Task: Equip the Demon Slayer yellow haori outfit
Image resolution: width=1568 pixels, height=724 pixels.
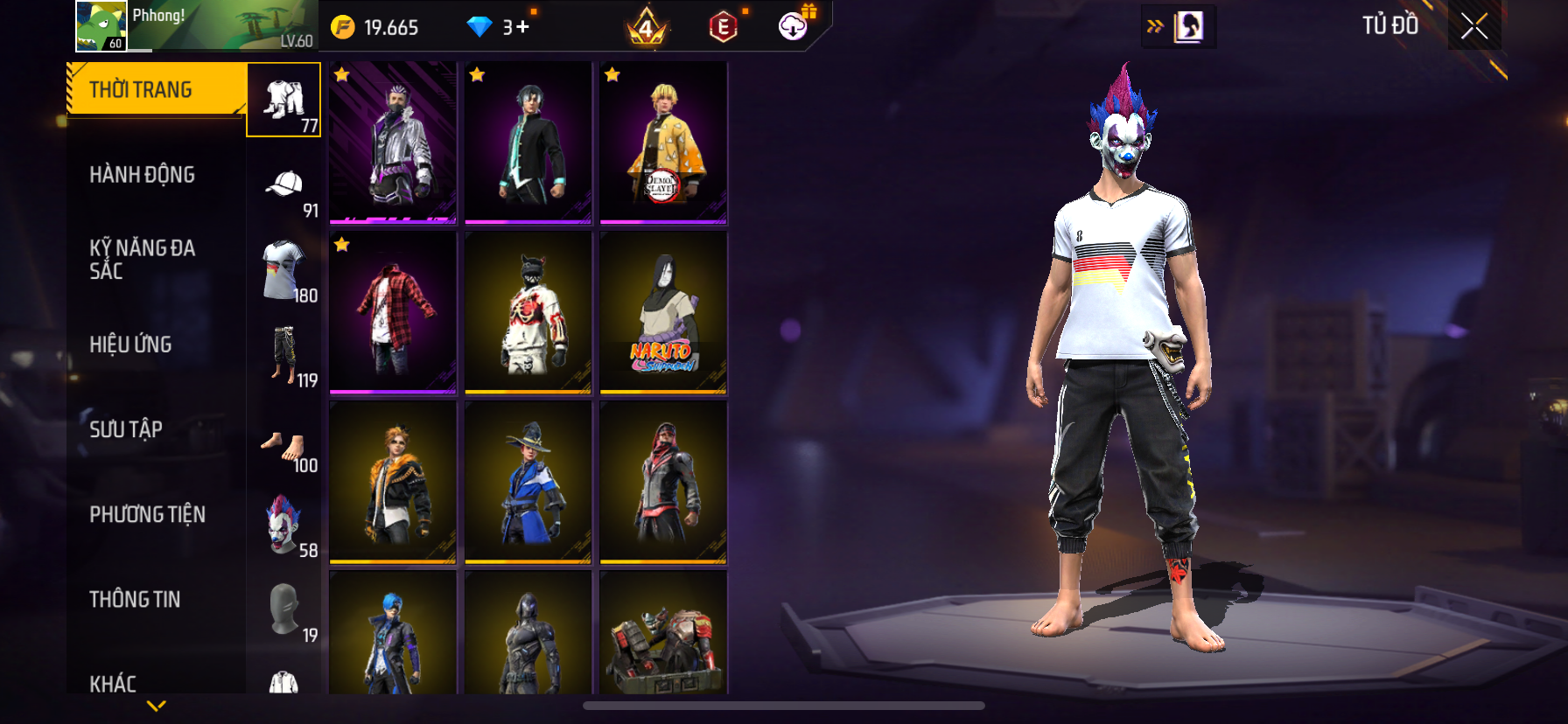Action: 663,143
